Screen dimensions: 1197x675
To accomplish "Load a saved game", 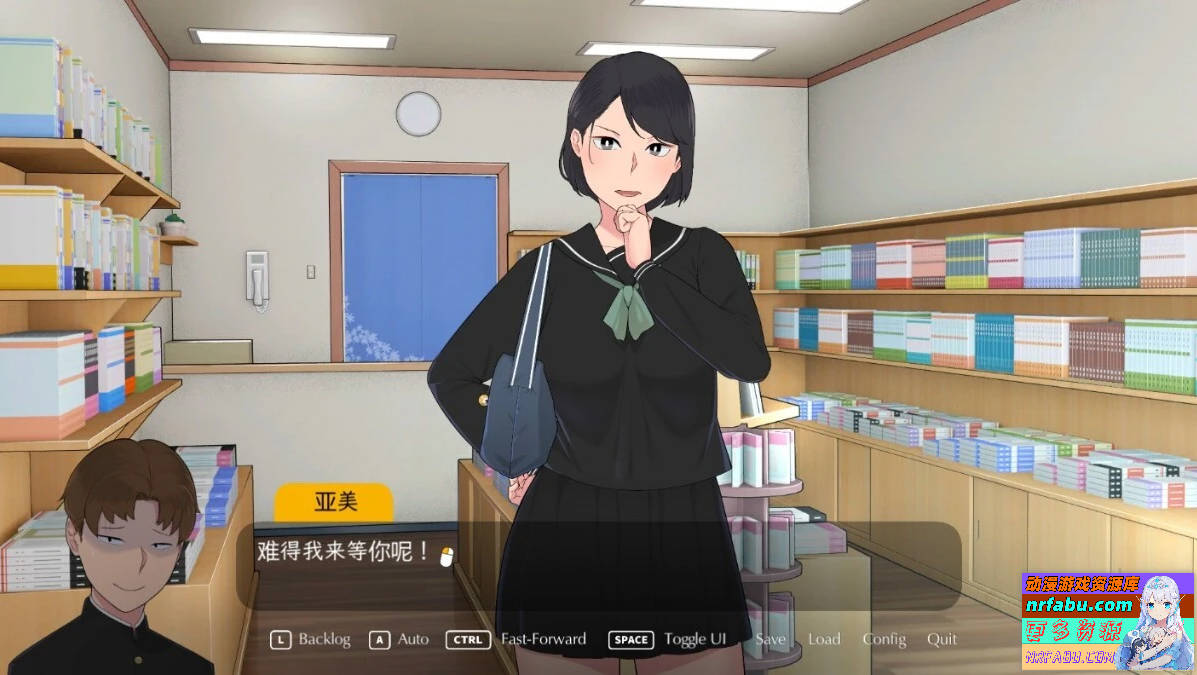I will (824, 639).
